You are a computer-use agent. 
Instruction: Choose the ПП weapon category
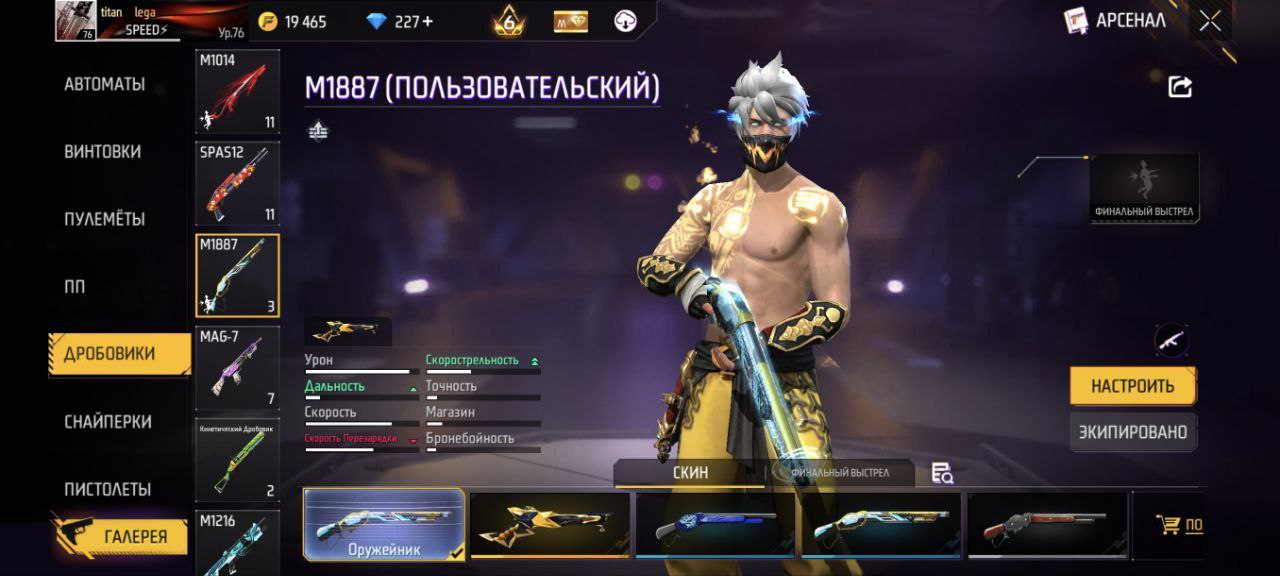tap(75, 287)
